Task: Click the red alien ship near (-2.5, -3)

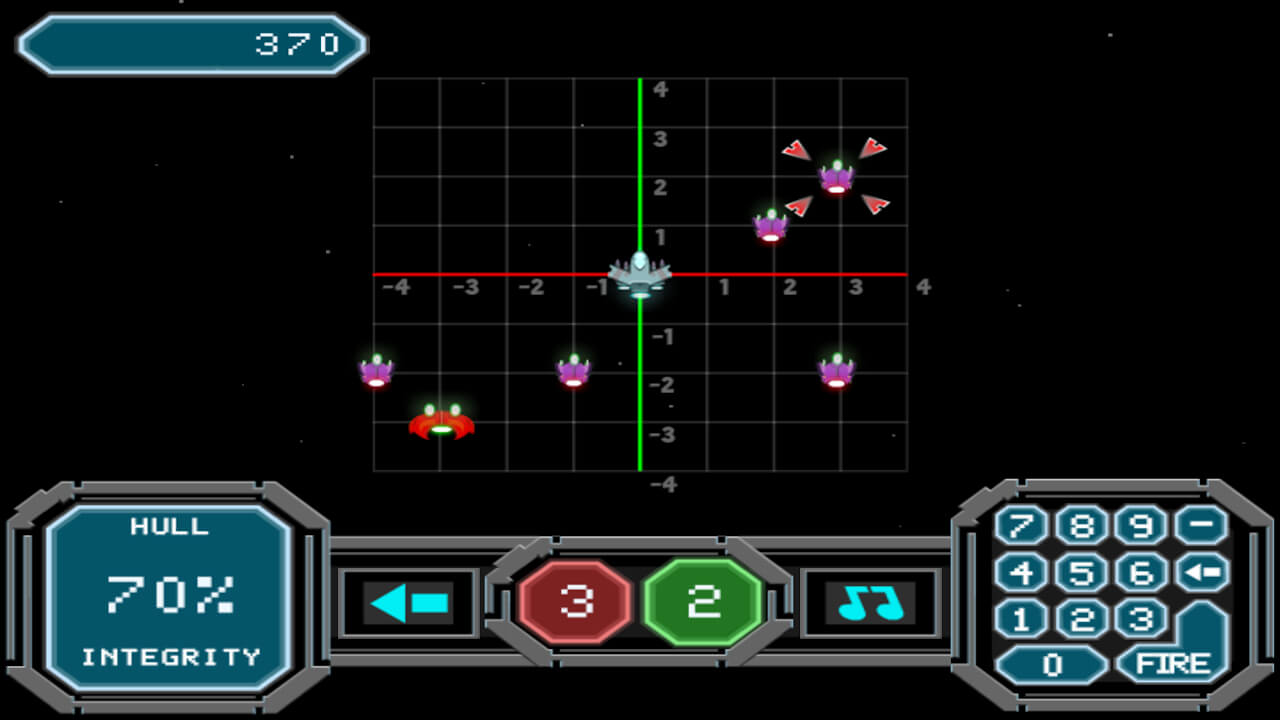Action: 442,423
